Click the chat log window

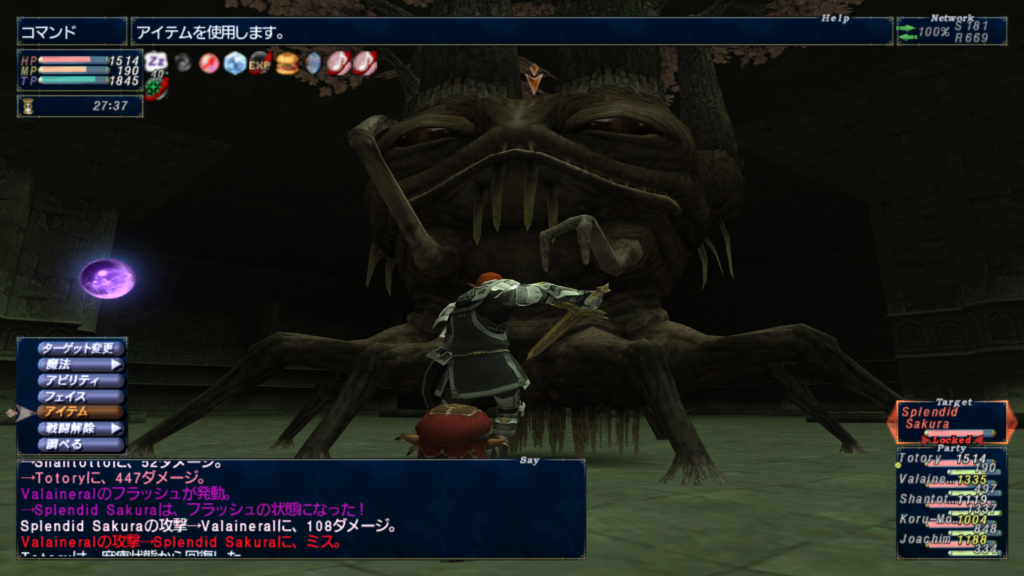[300, 508]
